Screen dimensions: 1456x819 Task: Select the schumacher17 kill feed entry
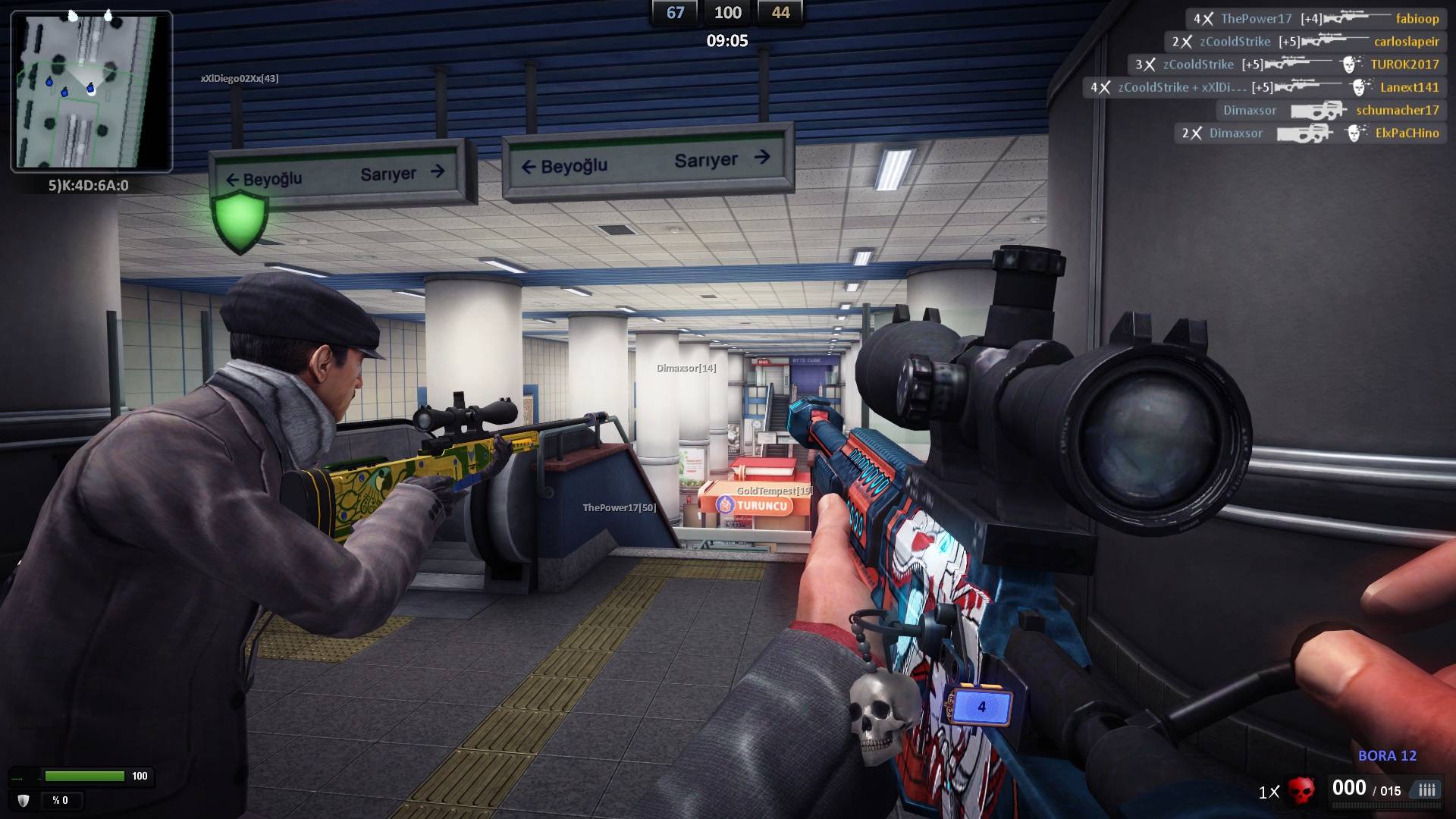point(1330,111)
